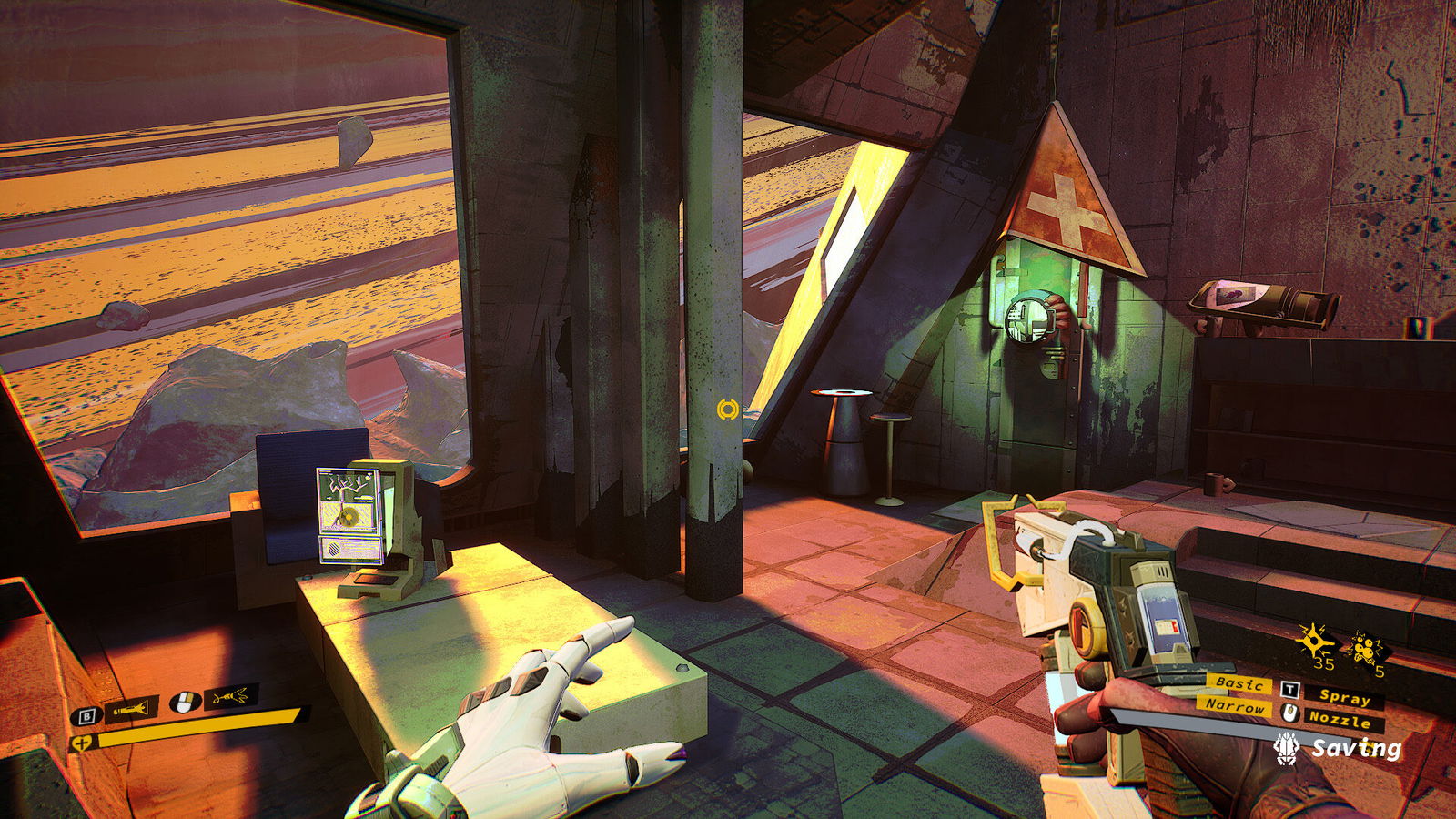The height and width of the screenshot is (819, 1456).
Task: Click the beetle icon beside Saving
Action: [x=1288, y=748]
